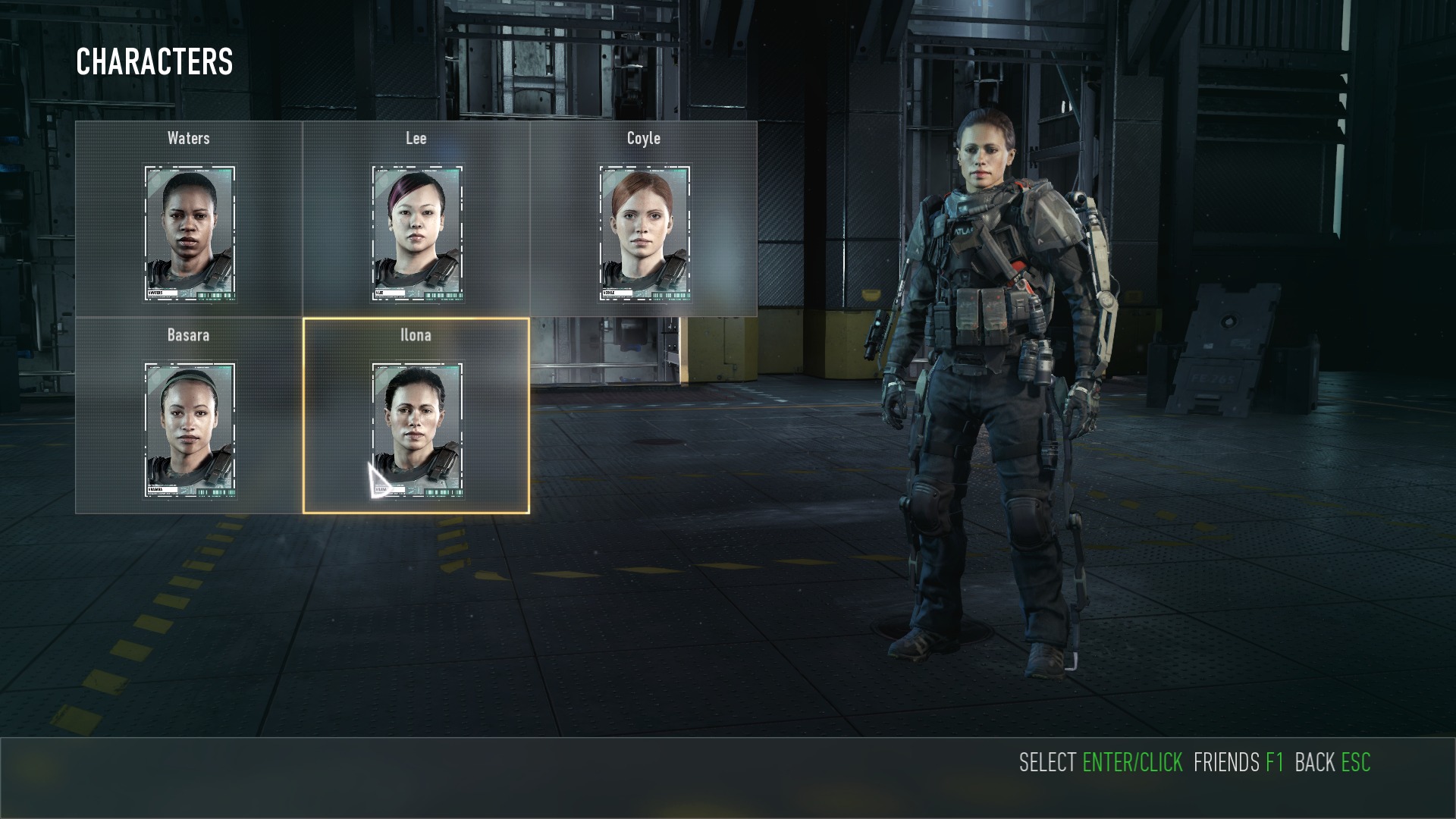Choose Lee as your character
The height and width of the screenshot is (819, 1456).
click(416, 220)
